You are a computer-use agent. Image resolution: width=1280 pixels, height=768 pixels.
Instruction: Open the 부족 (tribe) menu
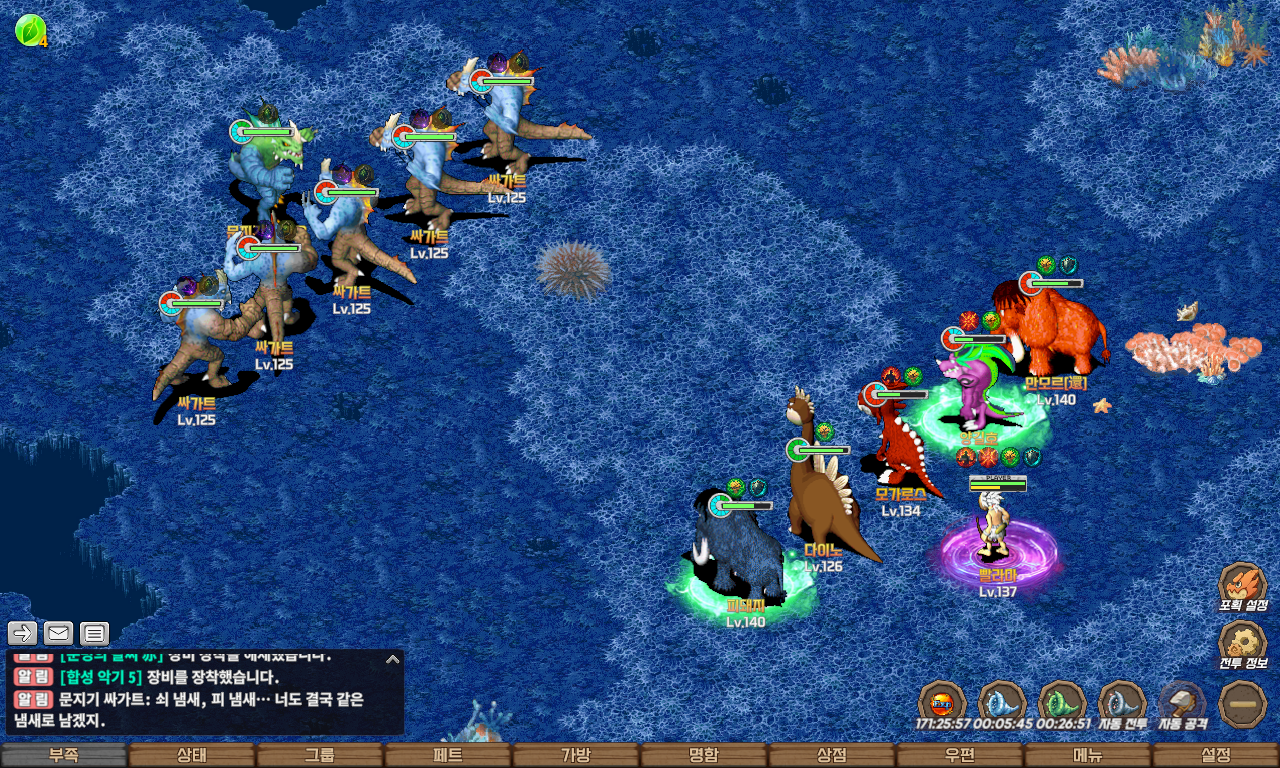pyautogui.click(x=64, y=756)
